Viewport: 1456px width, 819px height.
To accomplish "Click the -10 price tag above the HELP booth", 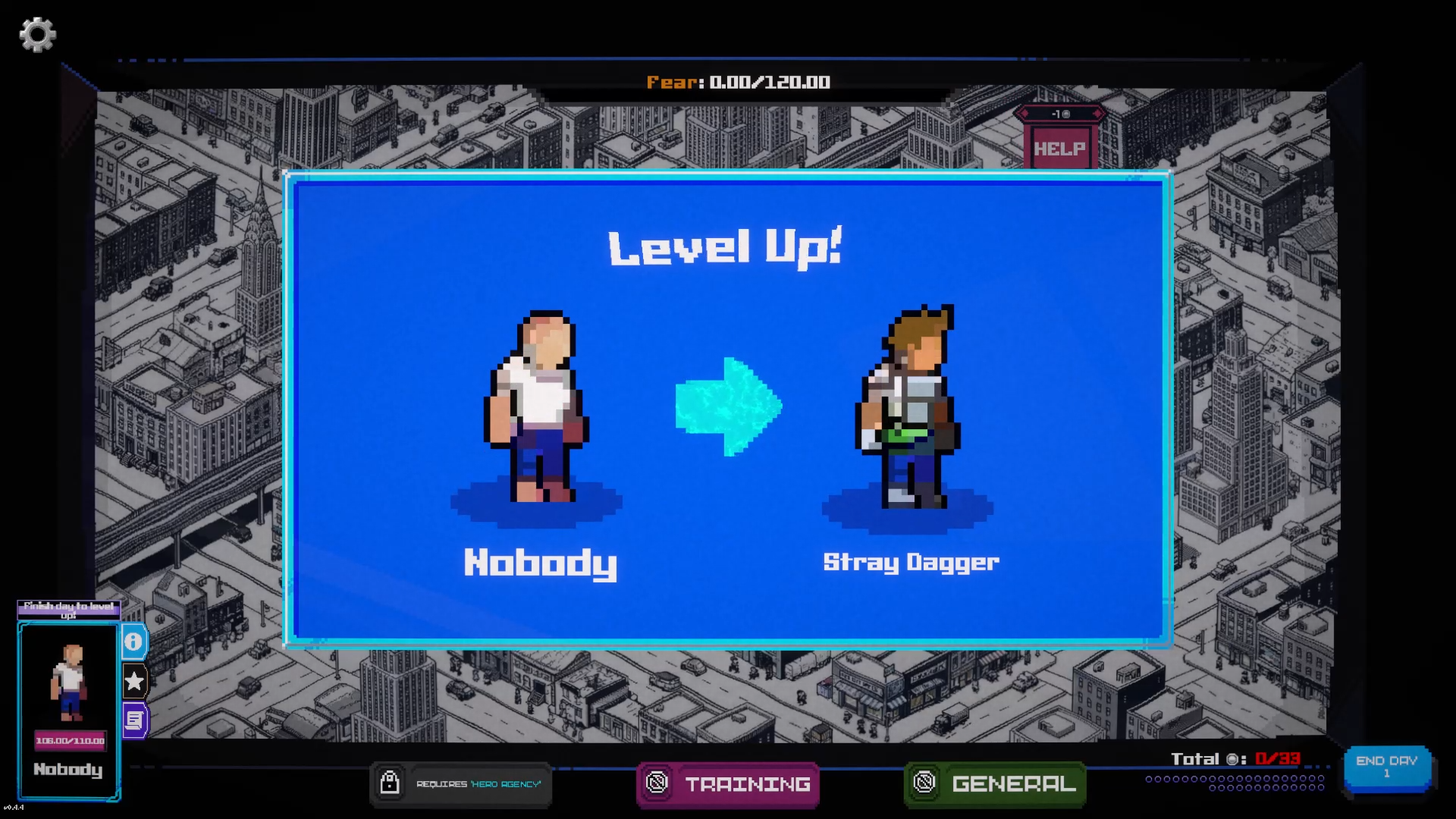I will (1059, 114).
